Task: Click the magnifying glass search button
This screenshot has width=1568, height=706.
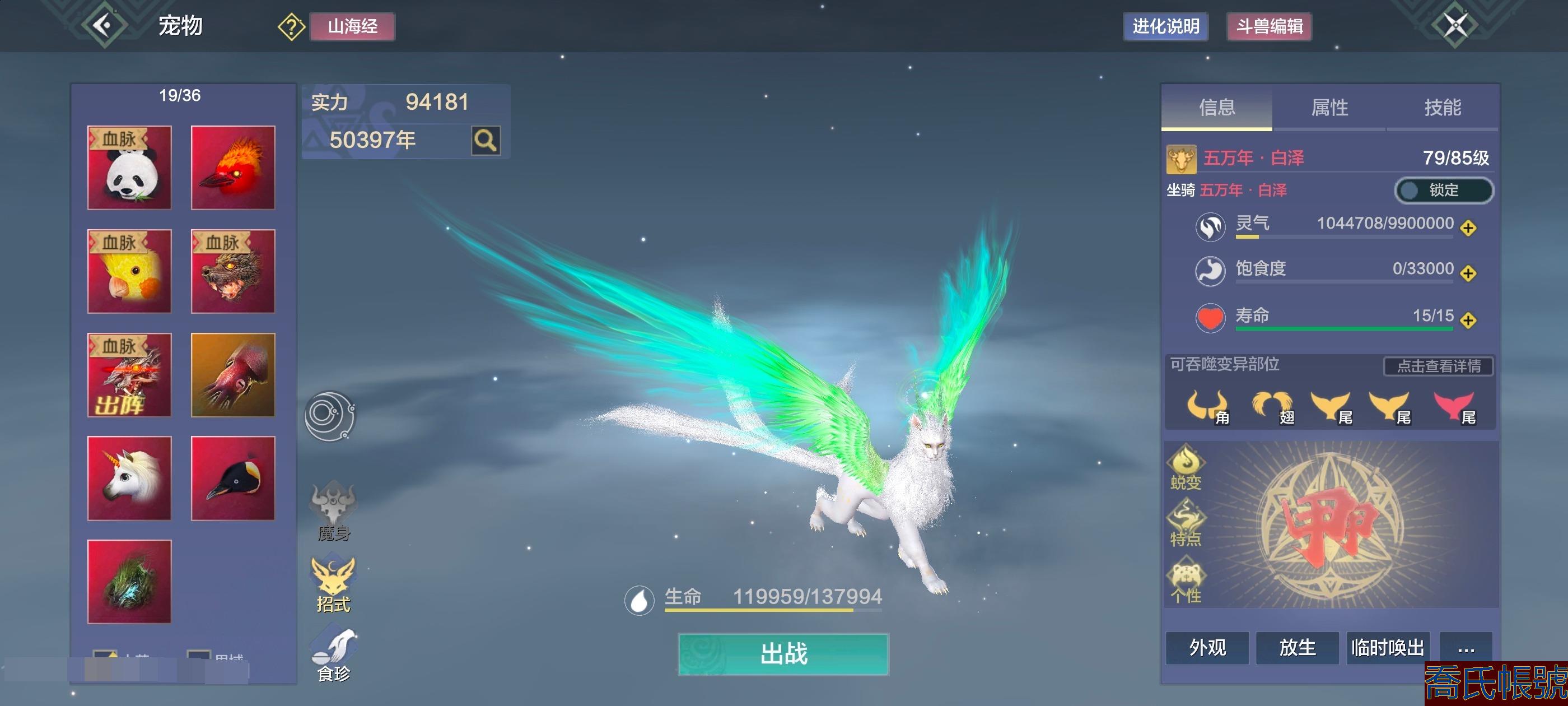Action: coord(485,141)
